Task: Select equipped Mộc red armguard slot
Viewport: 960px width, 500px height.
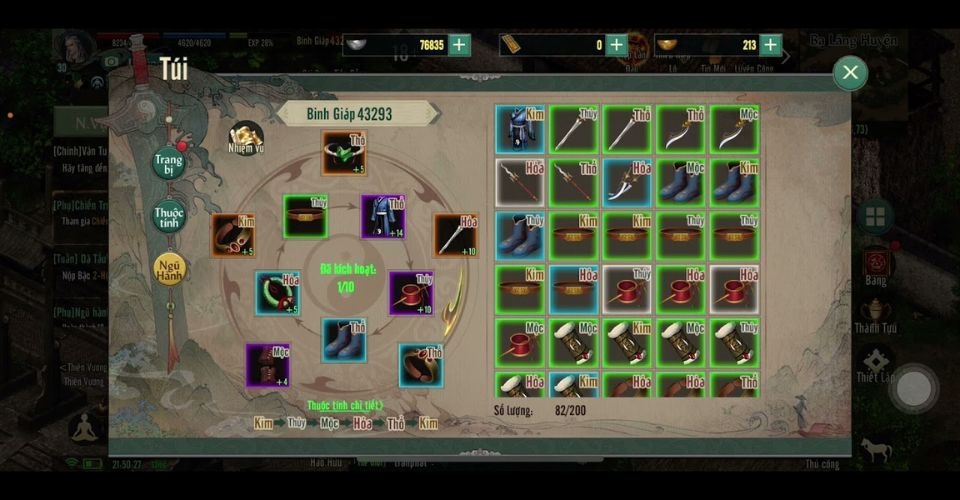Action: [268, 365]
